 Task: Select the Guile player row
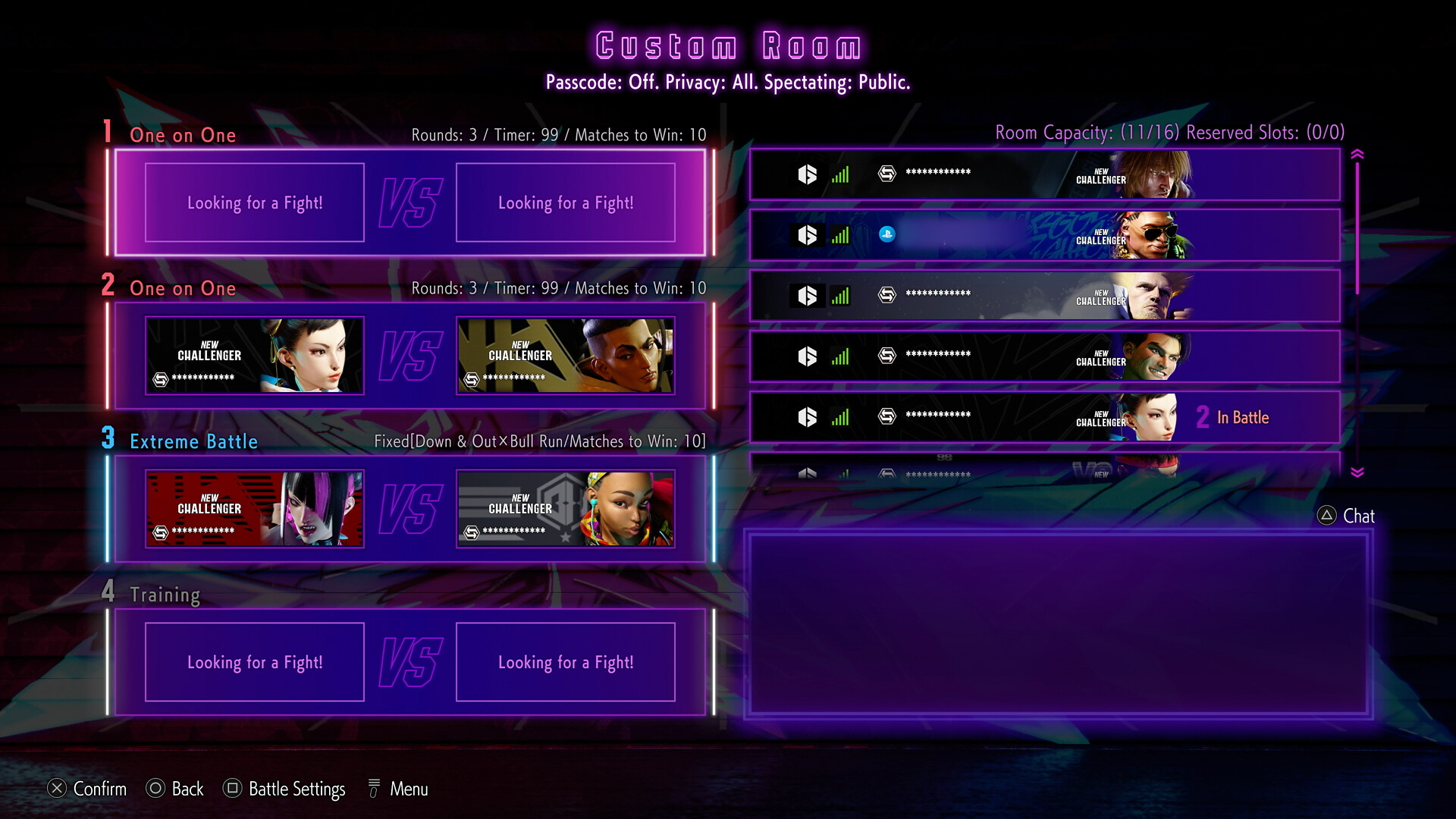(x=1044, y=297)
